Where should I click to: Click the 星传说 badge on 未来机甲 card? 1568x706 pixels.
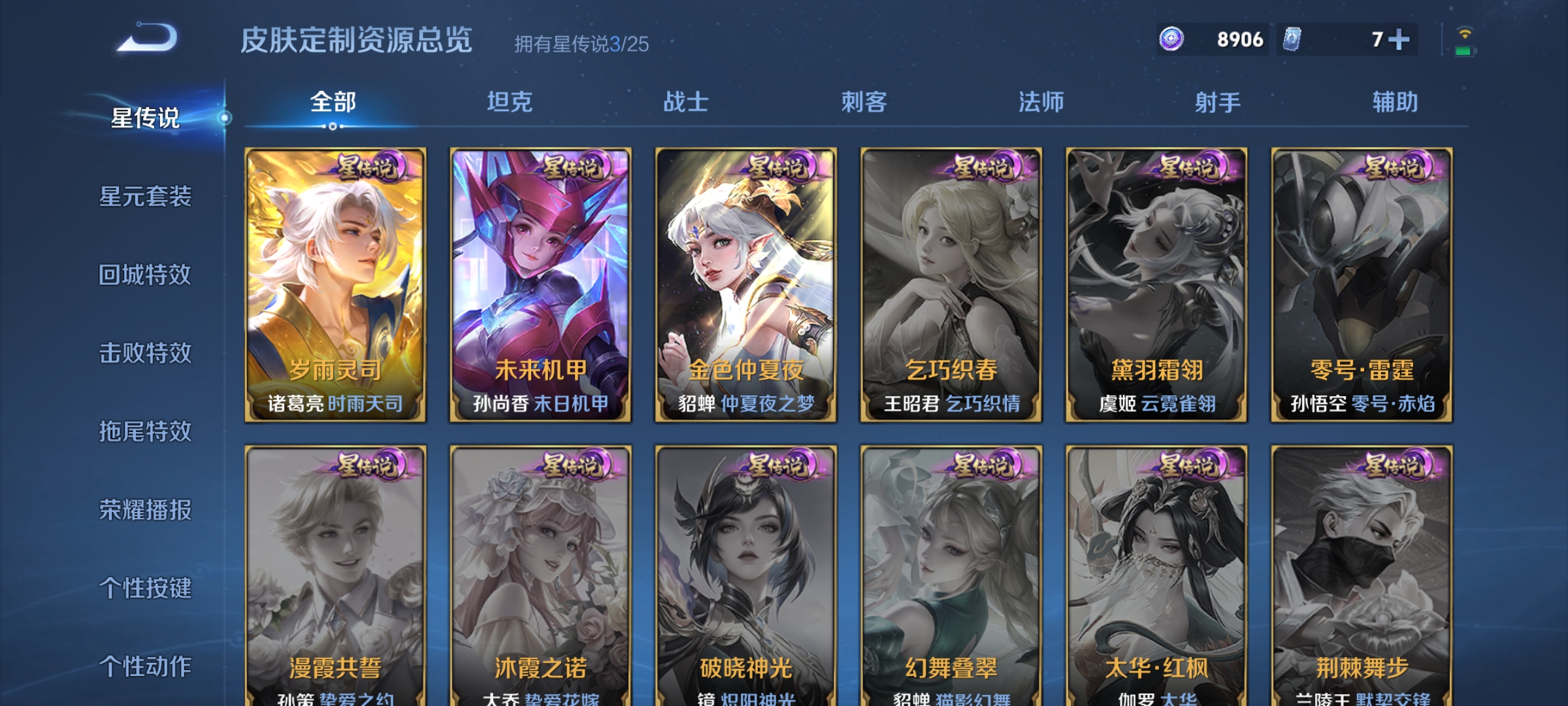click(574, 168)
